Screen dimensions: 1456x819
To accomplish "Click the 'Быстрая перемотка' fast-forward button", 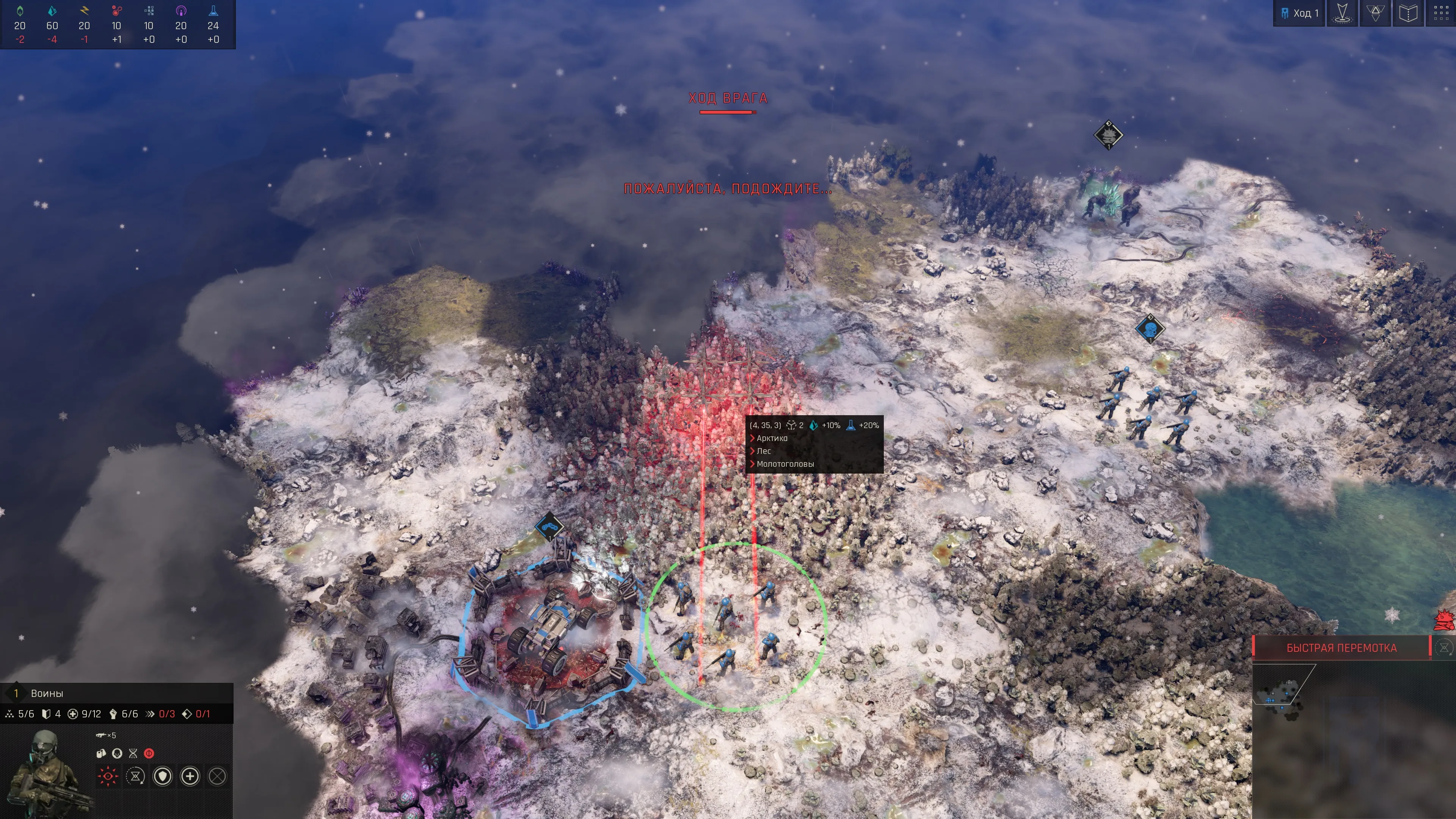I will click(1341, 648).
